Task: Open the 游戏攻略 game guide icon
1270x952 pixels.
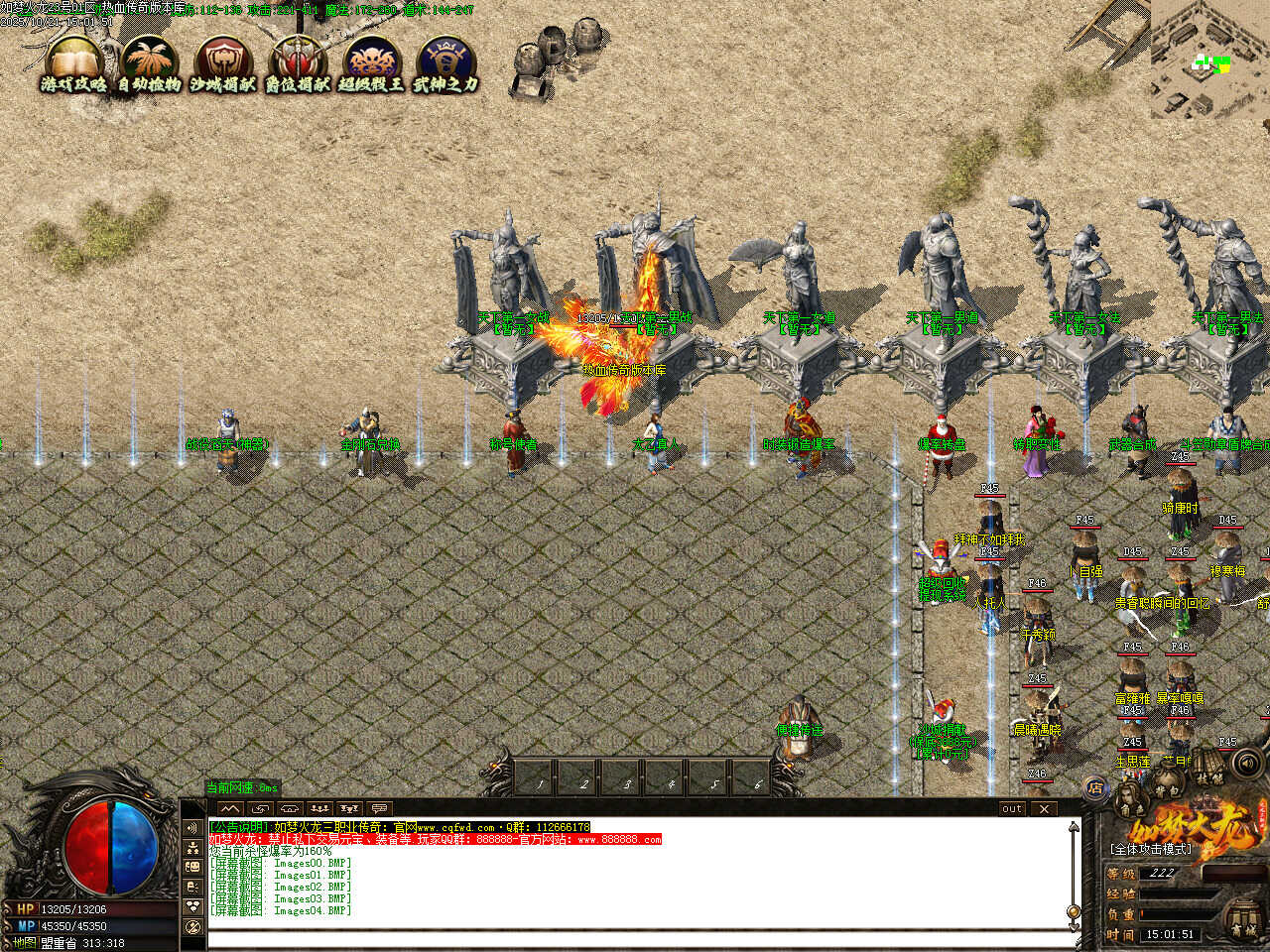Action: coord(73,65)
